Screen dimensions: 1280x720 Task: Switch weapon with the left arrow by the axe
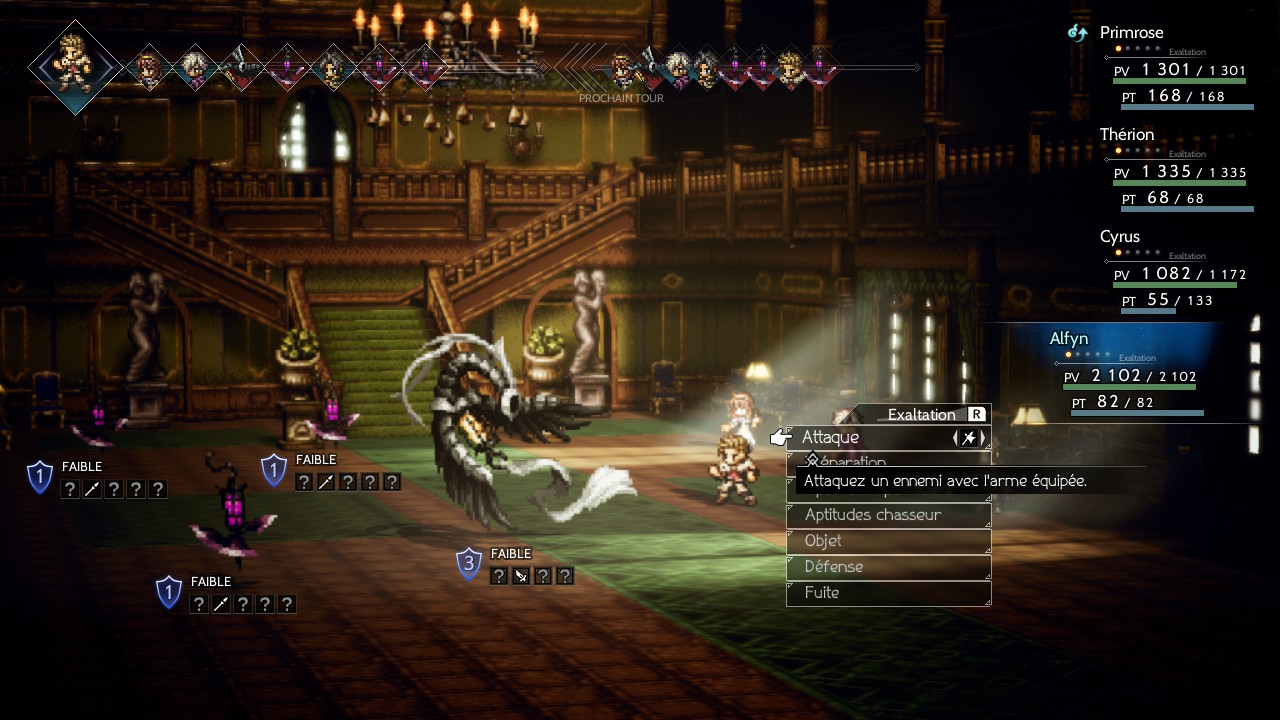[956, 438]
